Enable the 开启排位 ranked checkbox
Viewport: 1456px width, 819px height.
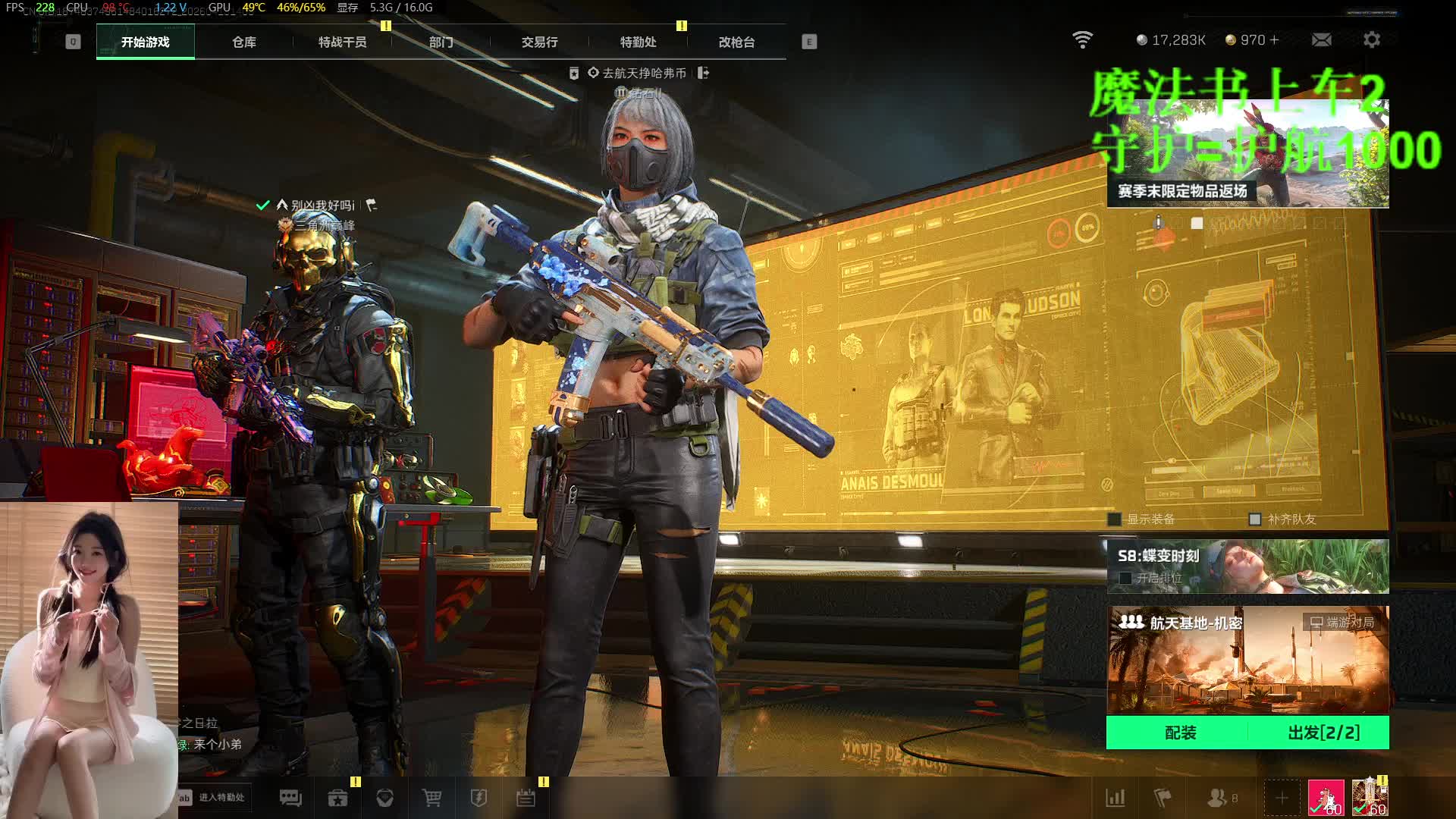click(1126, 578)
